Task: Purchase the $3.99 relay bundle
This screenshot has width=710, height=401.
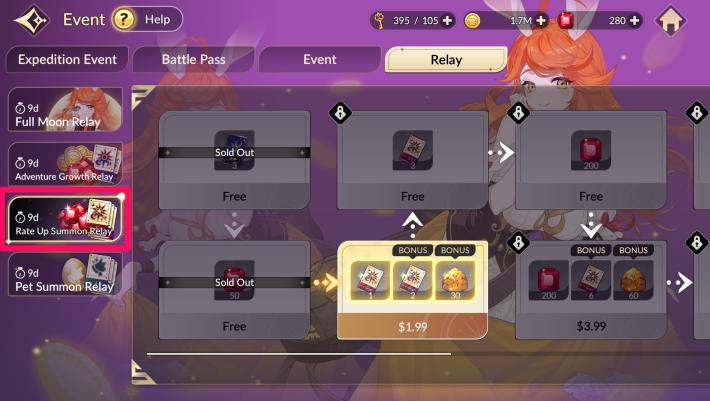Action: tap(590, 326)
